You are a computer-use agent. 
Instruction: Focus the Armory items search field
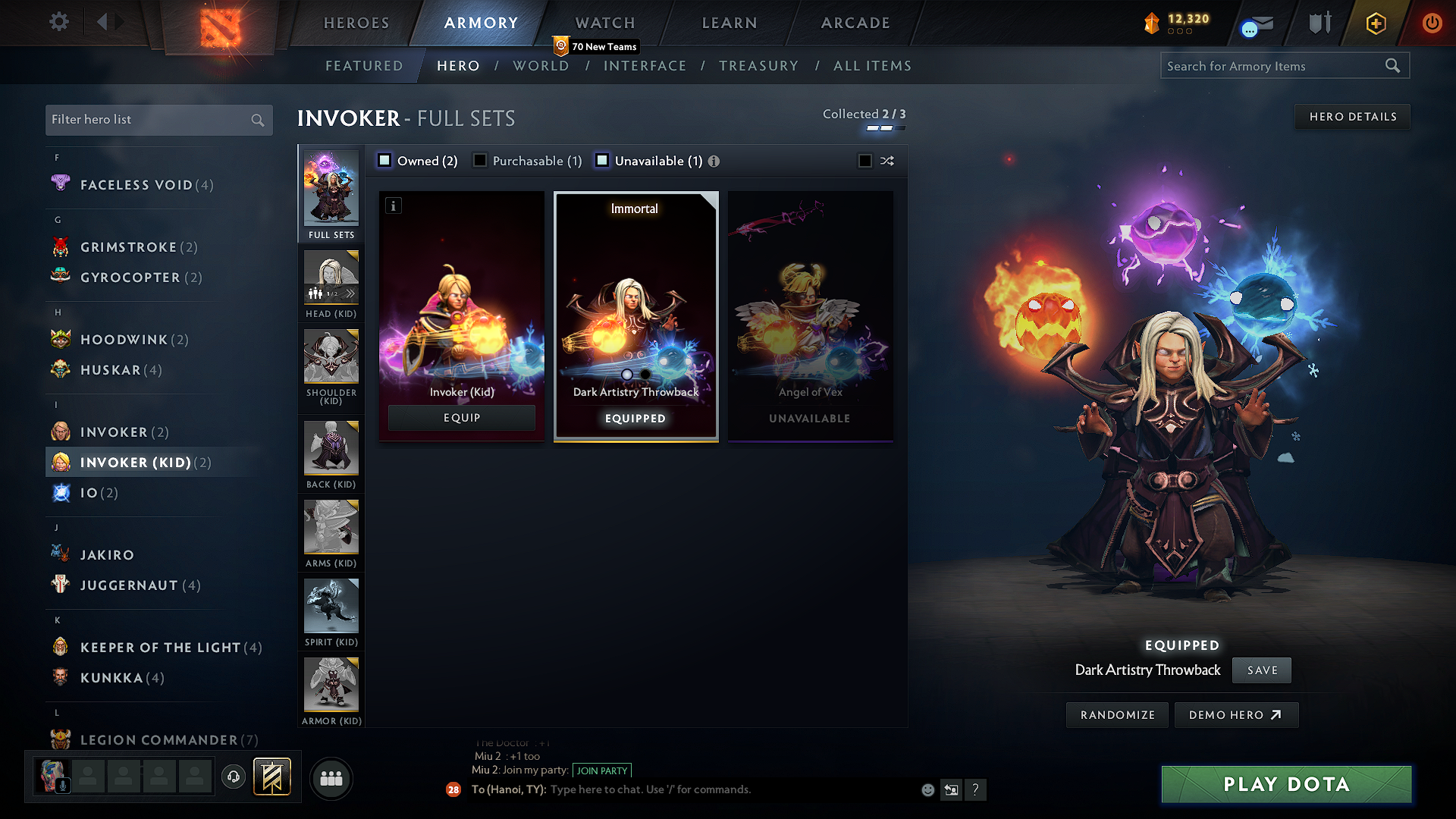pyautogui.click(x=1274, y=66)
